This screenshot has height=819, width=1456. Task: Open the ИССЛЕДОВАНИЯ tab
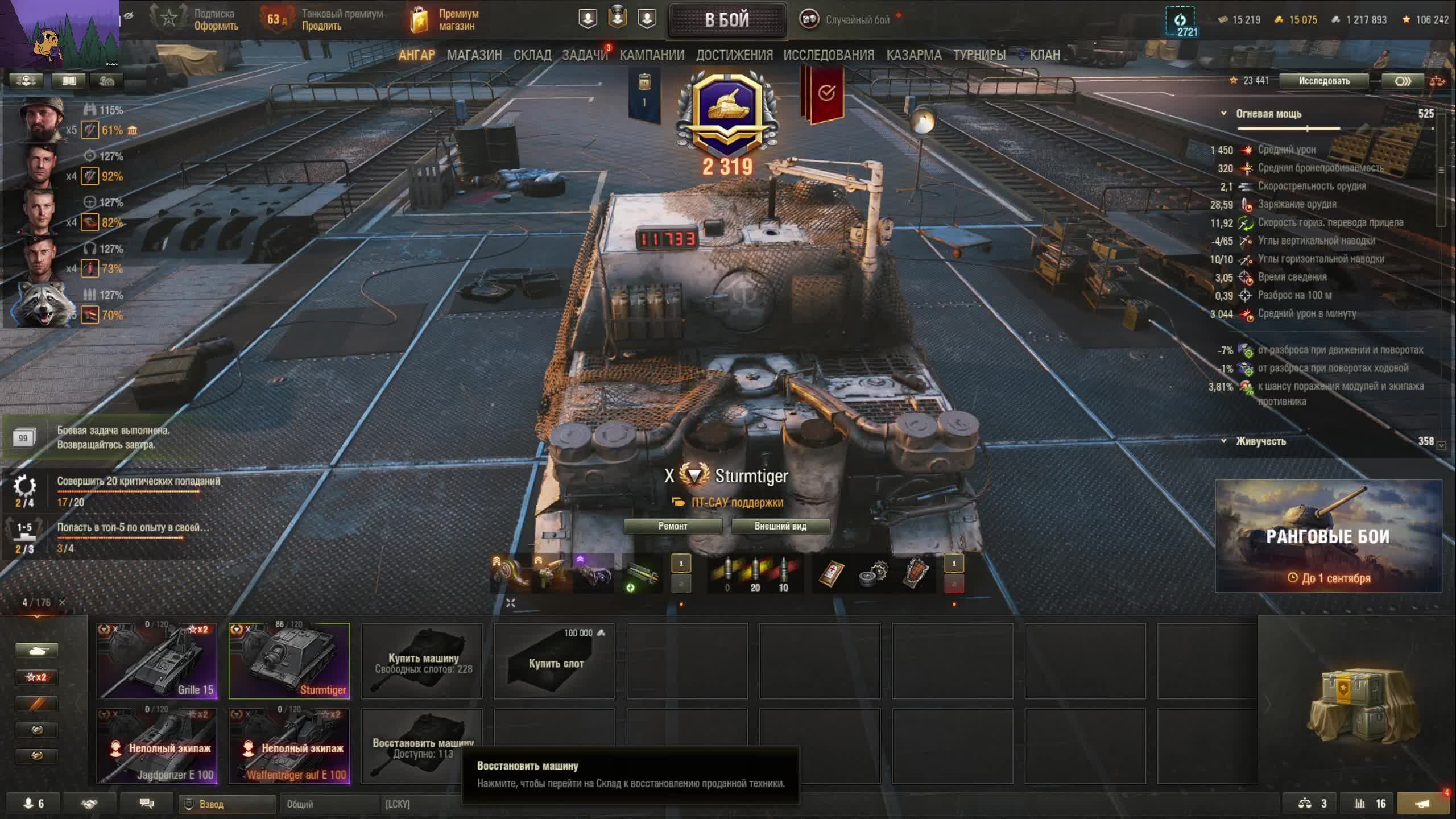[829, 55]
